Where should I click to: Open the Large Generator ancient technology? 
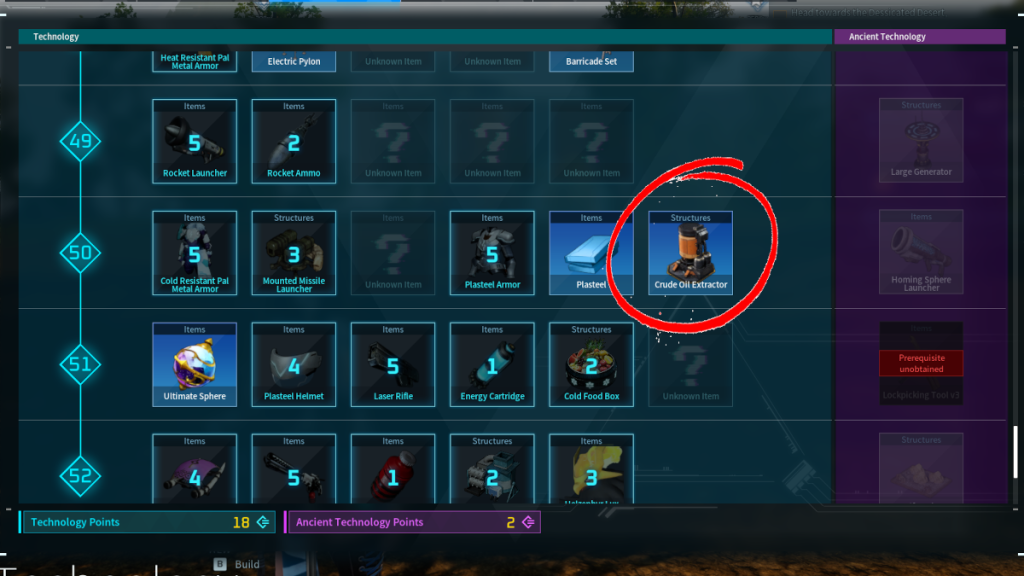coord(921,141)
